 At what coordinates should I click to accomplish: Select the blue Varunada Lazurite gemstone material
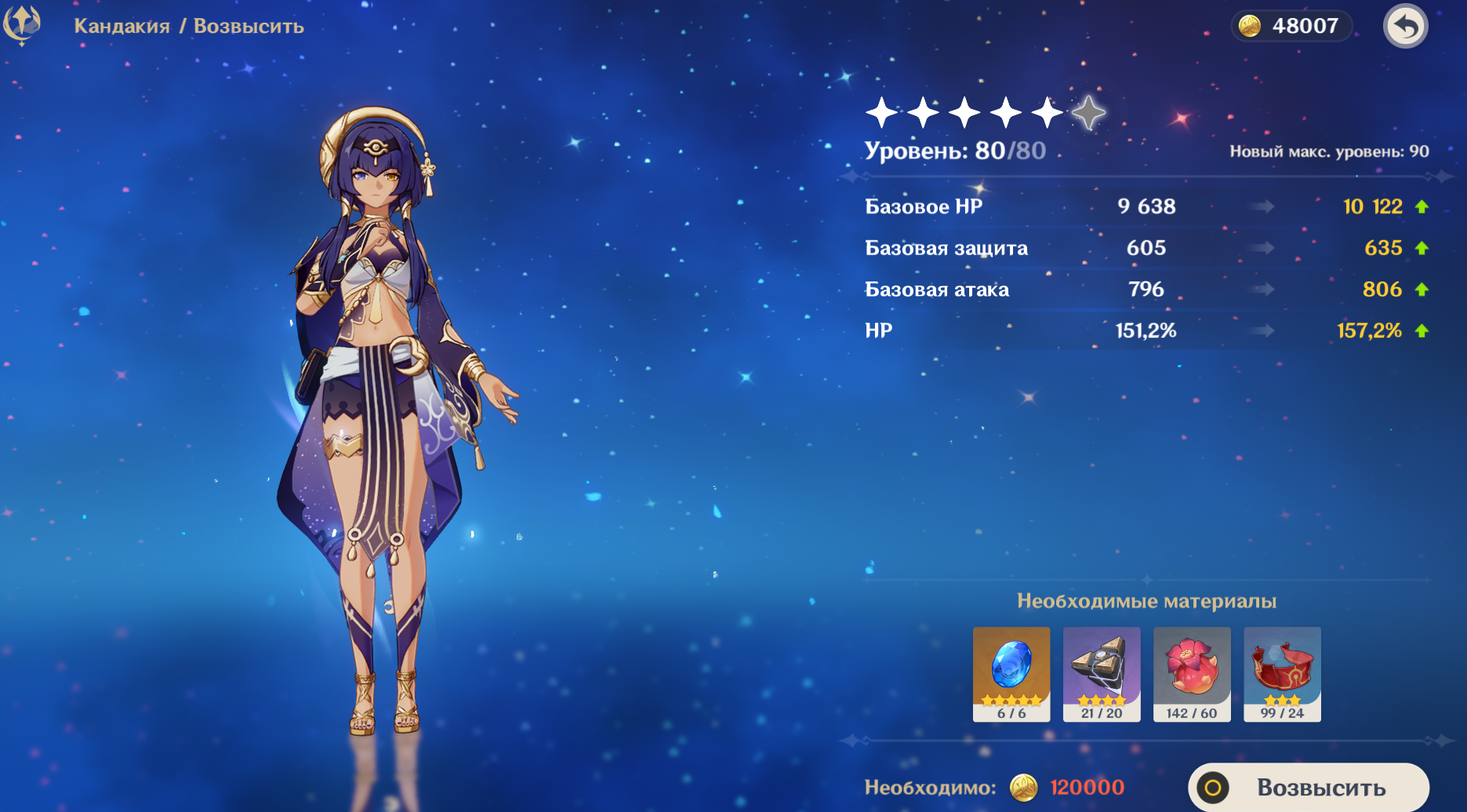(x=1011, y=673)
